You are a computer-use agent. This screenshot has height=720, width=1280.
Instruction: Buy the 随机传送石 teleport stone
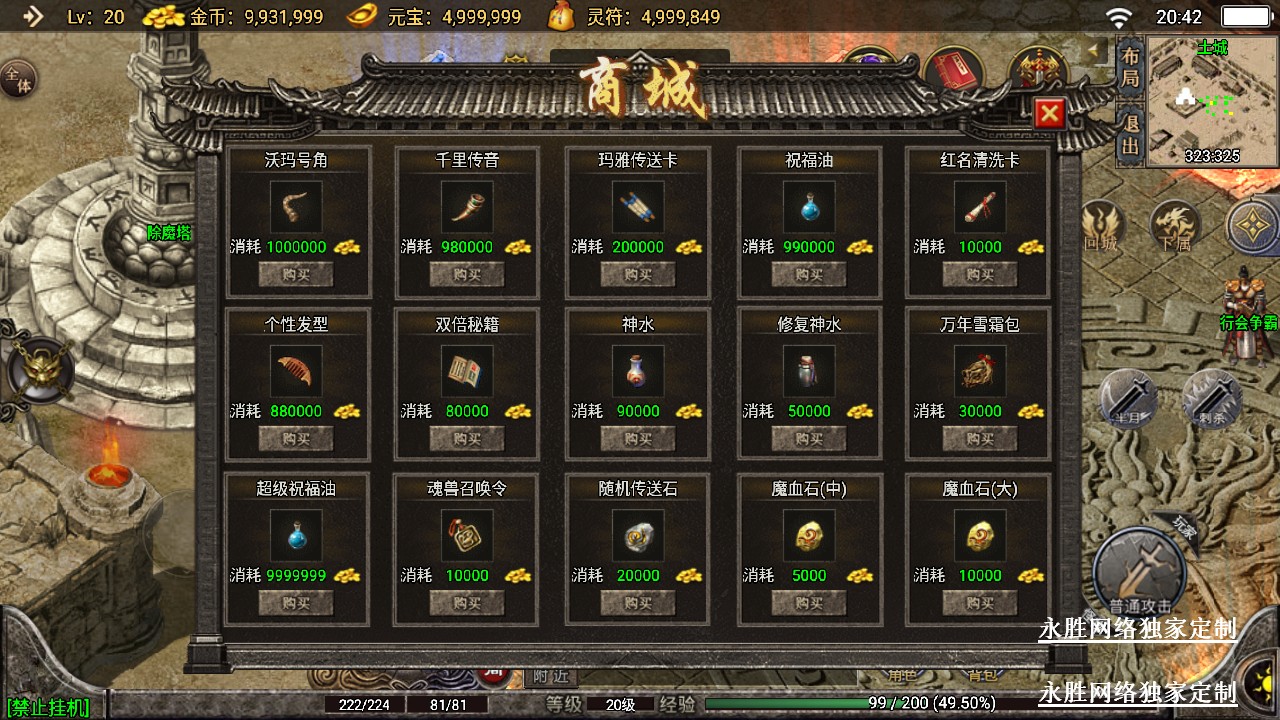point(638,602)
